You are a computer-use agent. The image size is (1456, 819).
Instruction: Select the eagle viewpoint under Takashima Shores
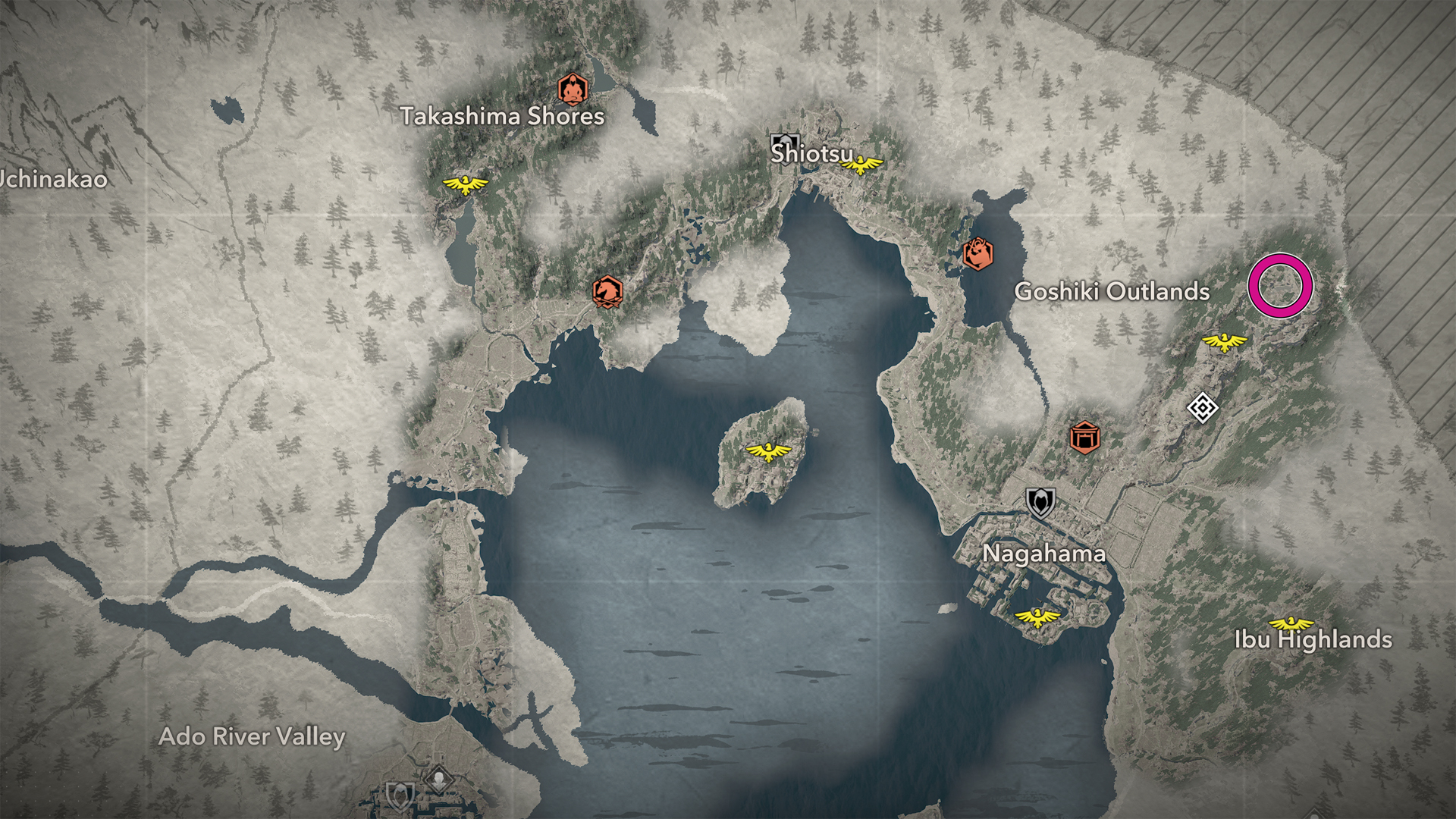[x=465, y=184]
